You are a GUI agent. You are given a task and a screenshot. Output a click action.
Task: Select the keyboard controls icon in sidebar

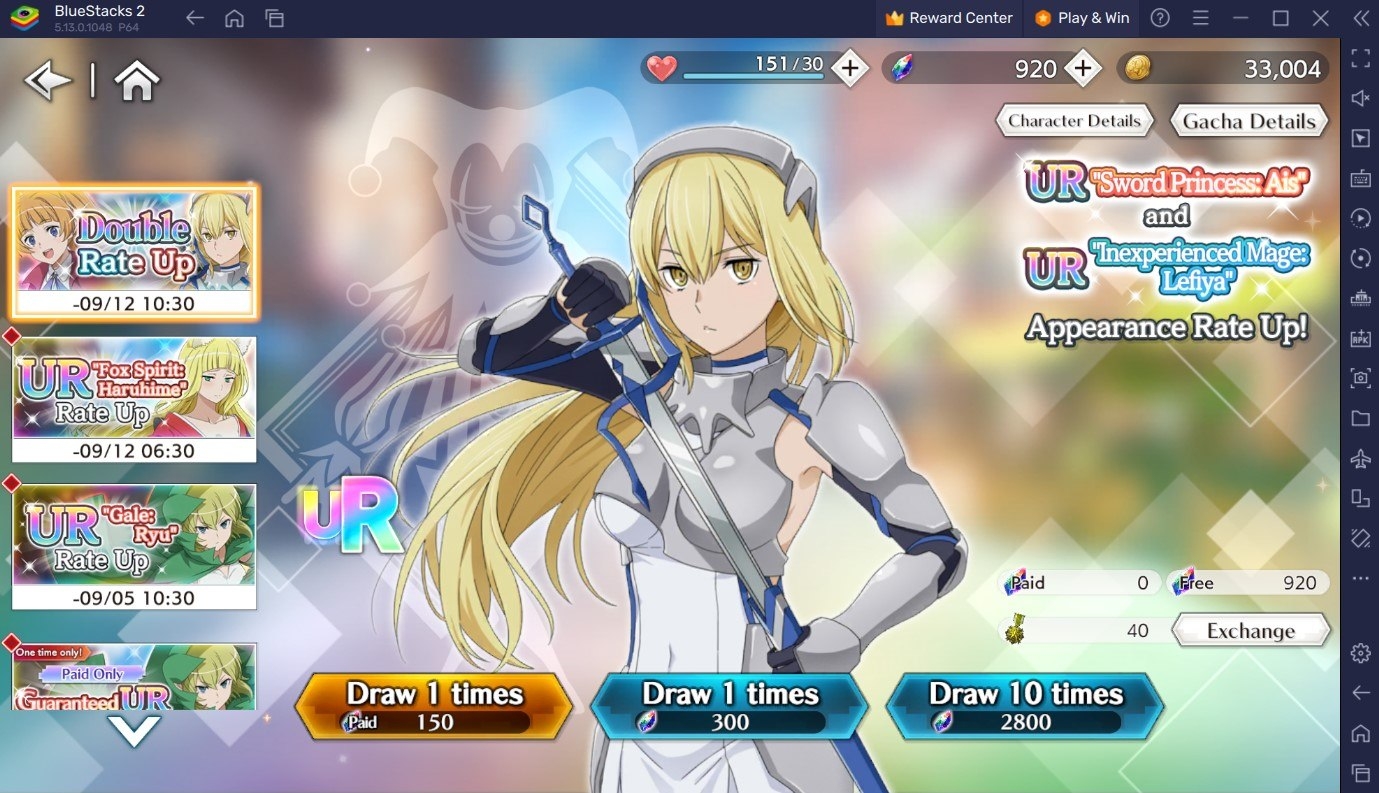[1360, 179]
